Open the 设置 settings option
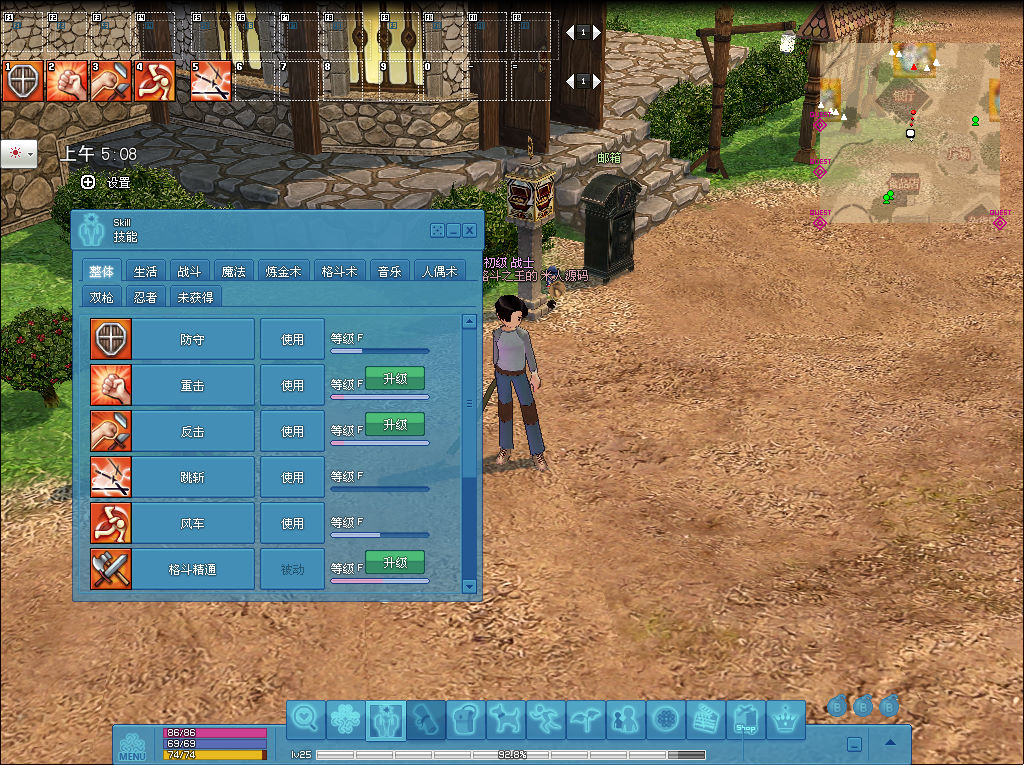This screenshot has width=1024, height=765. (107, 182)
